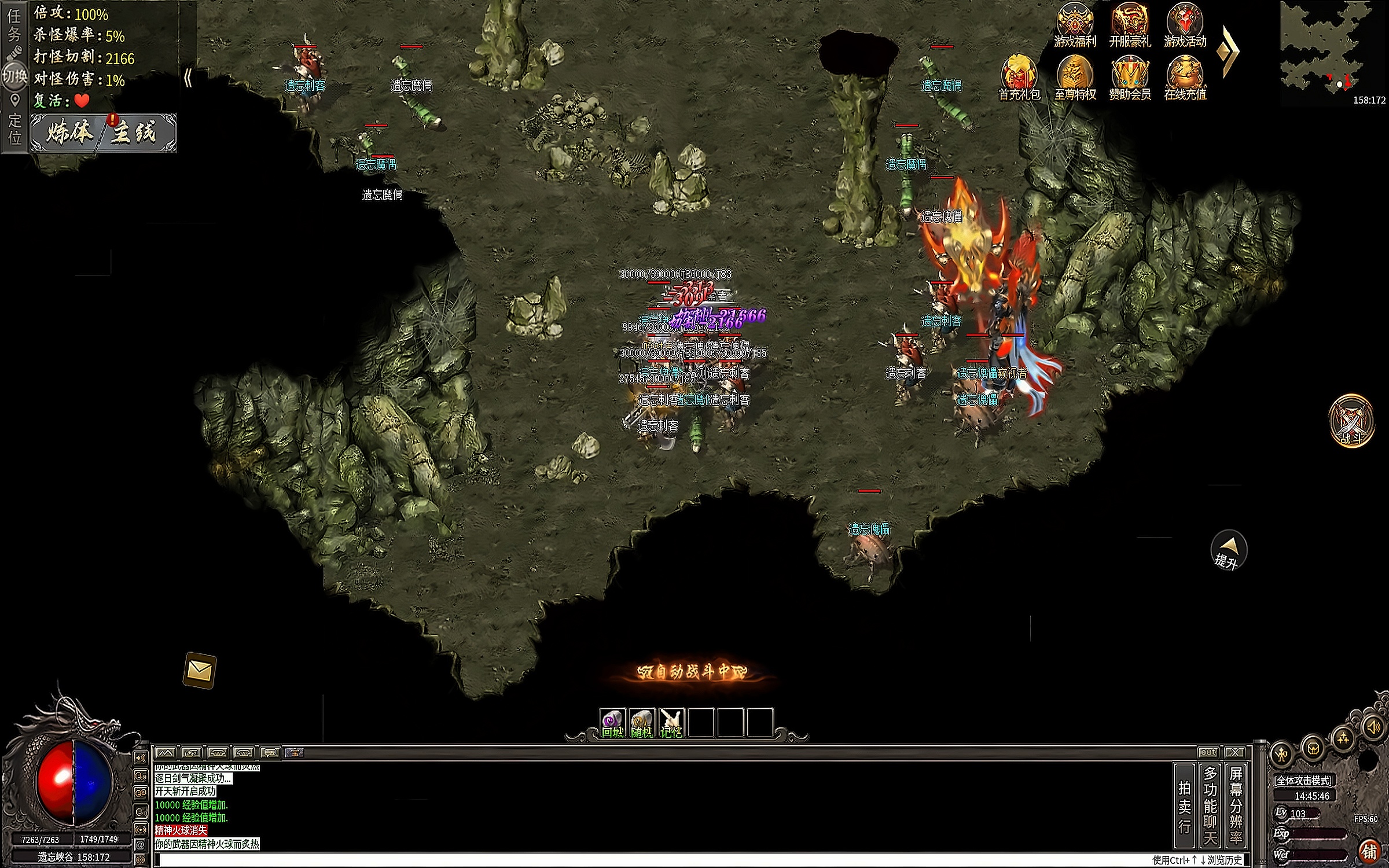Open the 游戏活动 game events icon
1389x868 pixels.
point(1185,25)
